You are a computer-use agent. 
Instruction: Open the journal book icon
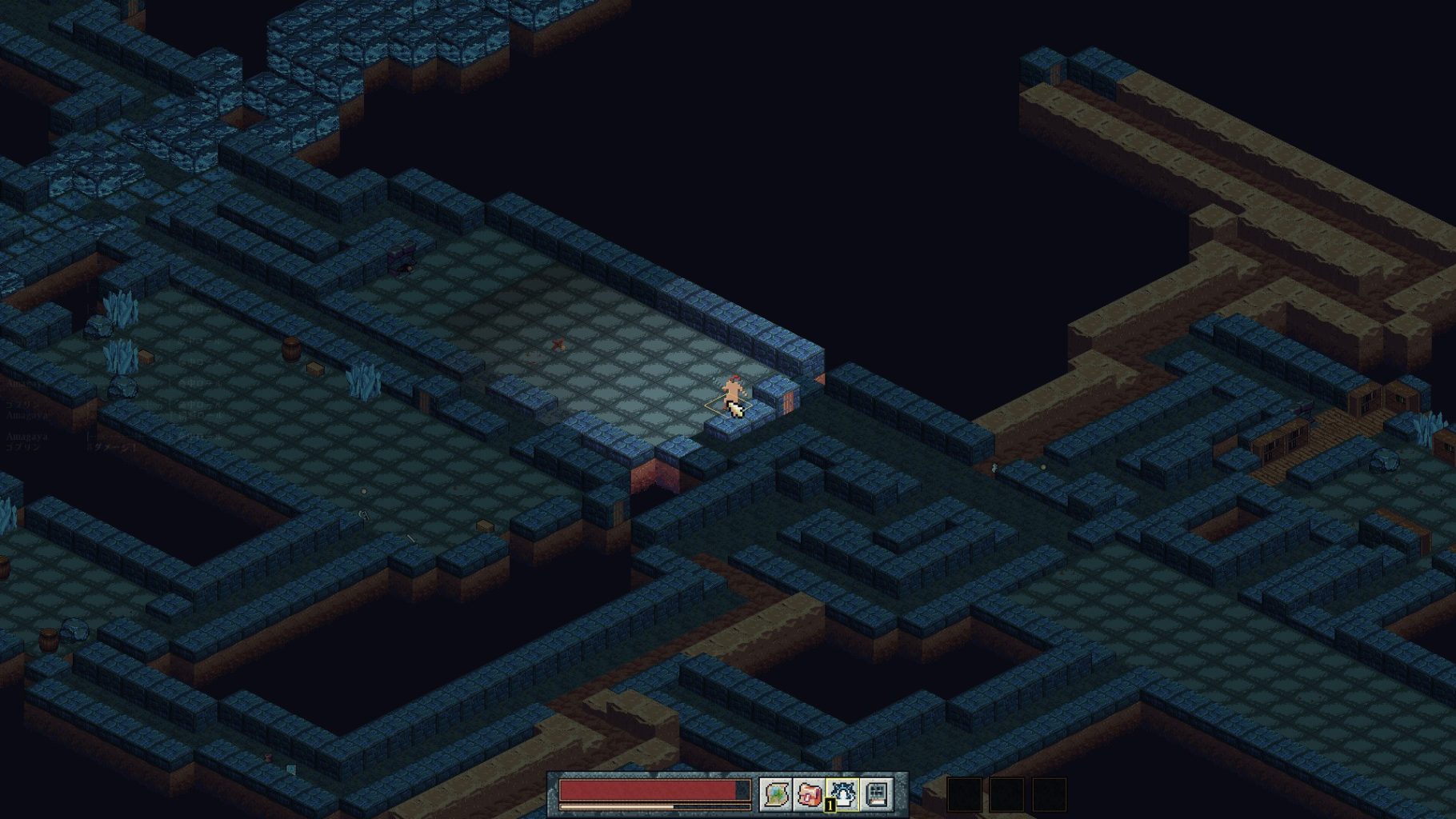[x=877, y=794]
